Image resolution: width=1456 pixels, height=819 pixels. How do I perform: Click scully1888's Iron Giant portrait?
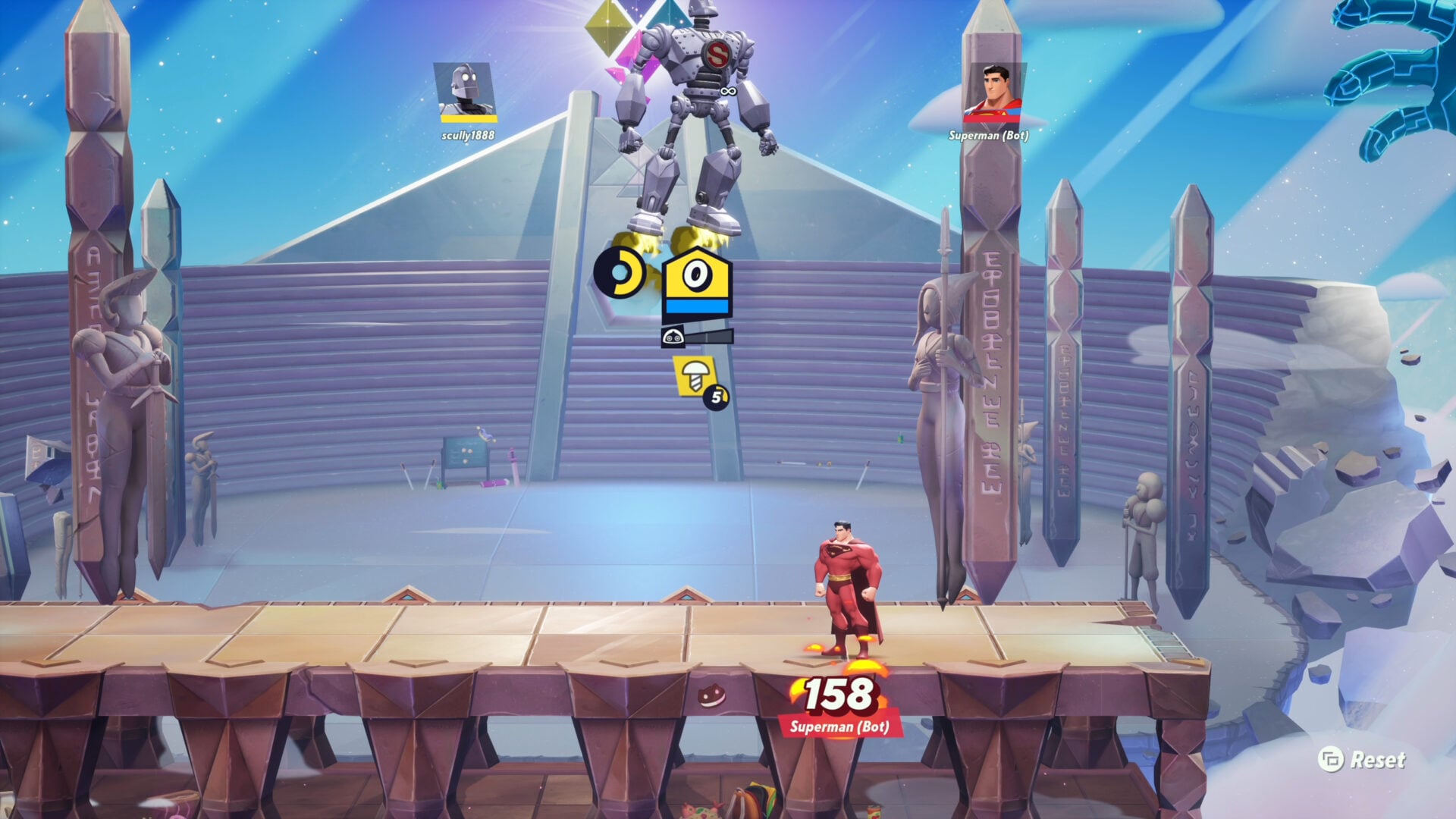coord(465,88)
